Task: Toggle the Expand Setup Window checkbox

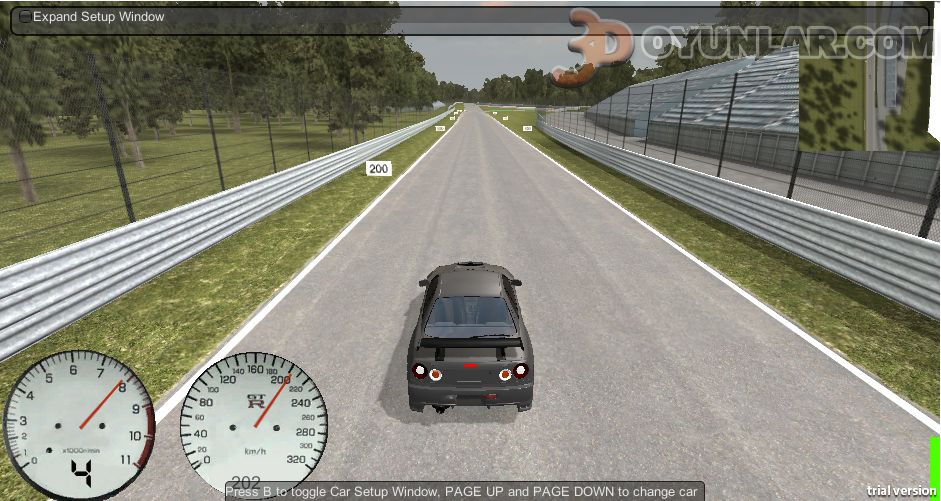Action: (x=25, y=17)
